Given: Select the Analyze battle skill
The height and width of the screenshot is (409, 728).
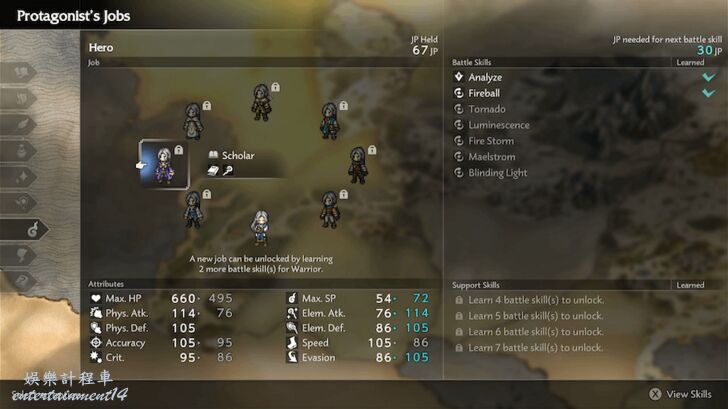Looking at the screenshot, I should [x=485, y=77].
